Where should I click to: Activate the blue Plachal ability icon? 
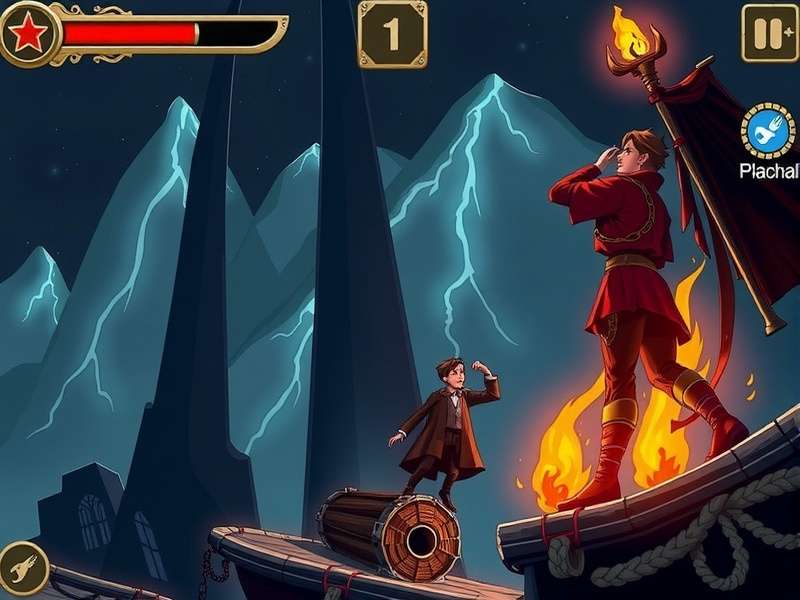click(769, 132)
